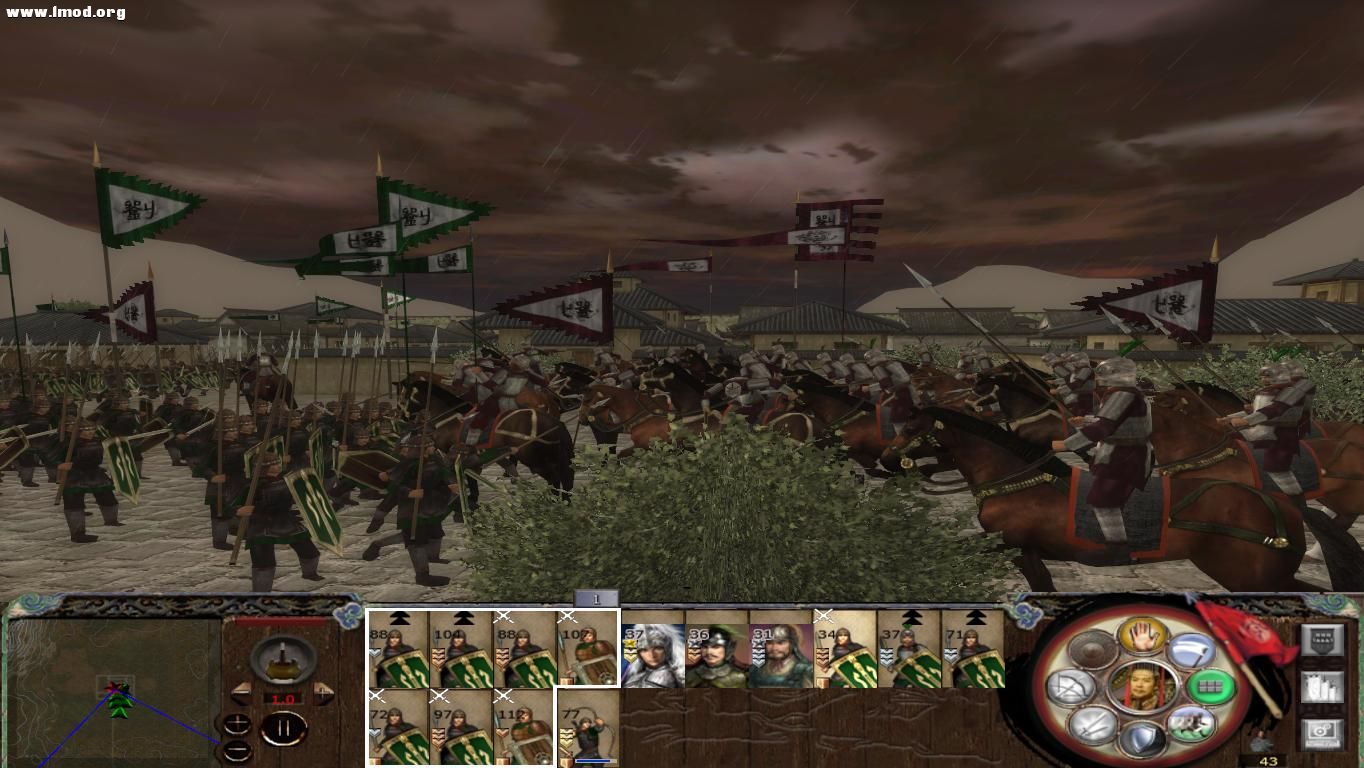Toggle guard mode with the shield icon
The height and width of the screenshot is (768, 1364).
1144,738
